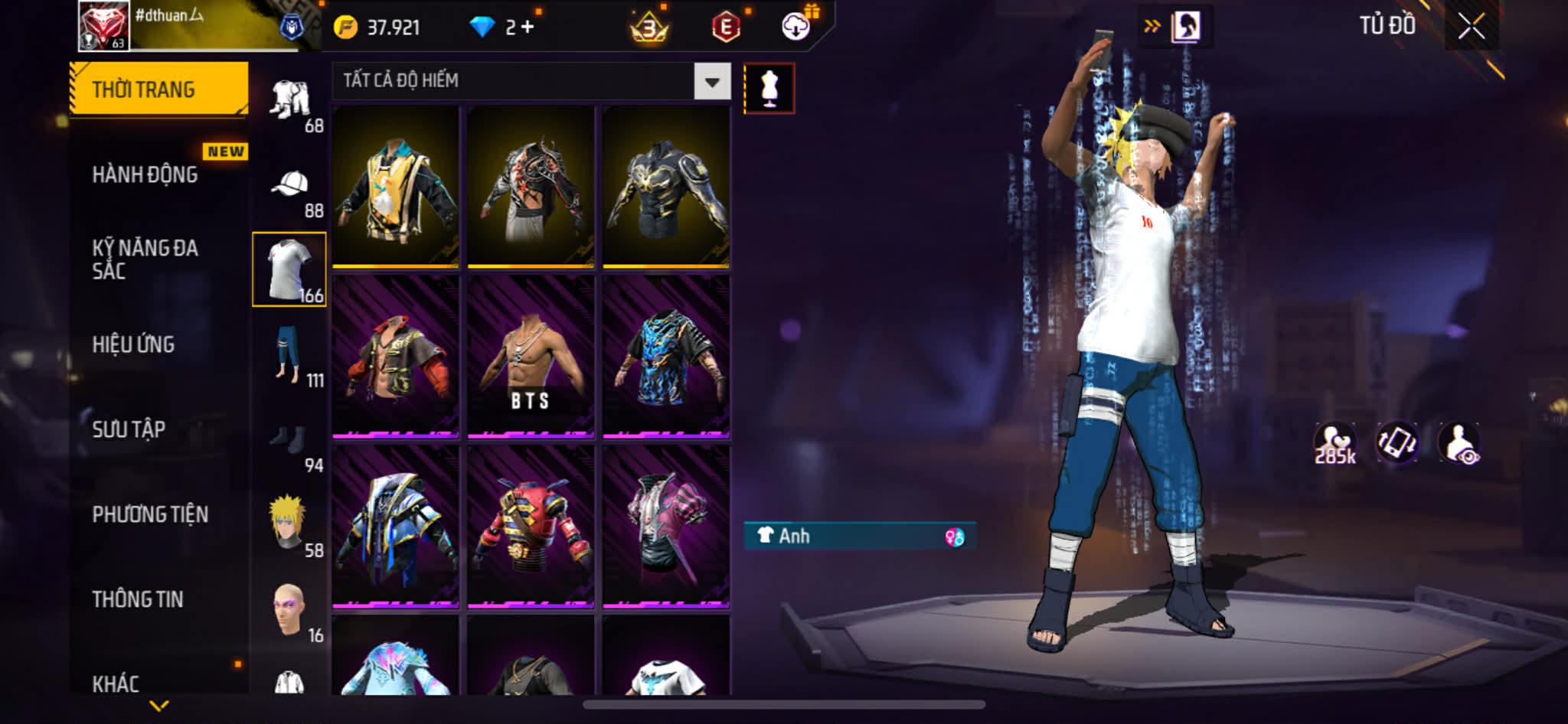Image resolution: width=1568 pixels, height=724 pixels.
Task: Toggle the mannequin preview button
Action: 769,89
